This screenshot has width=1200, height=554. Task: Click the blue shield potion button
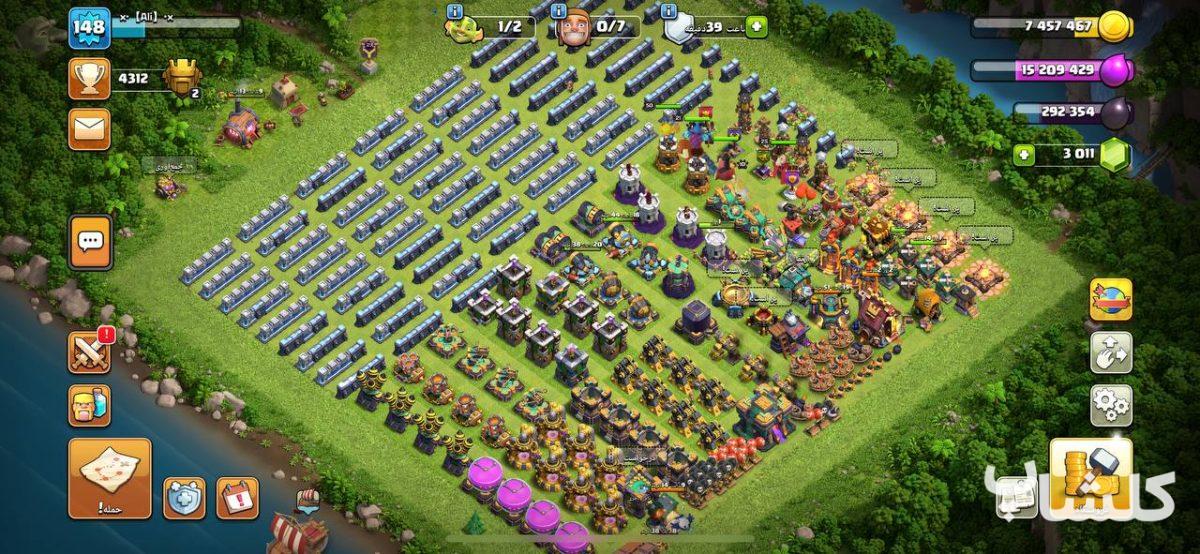pos(184,498)
